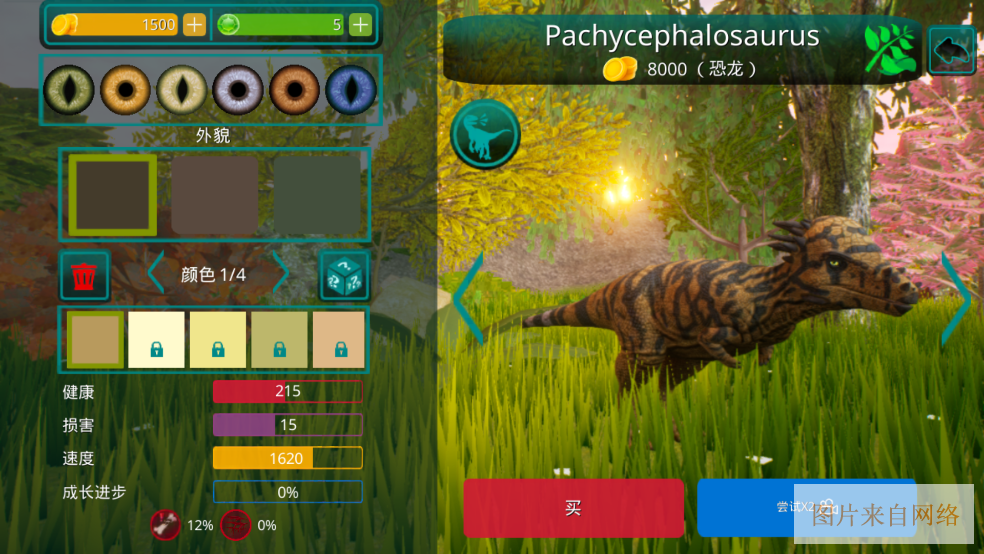Pick the pale lavender eye option
The height and width of the screenshot is (554, 984).
(238, 90)
